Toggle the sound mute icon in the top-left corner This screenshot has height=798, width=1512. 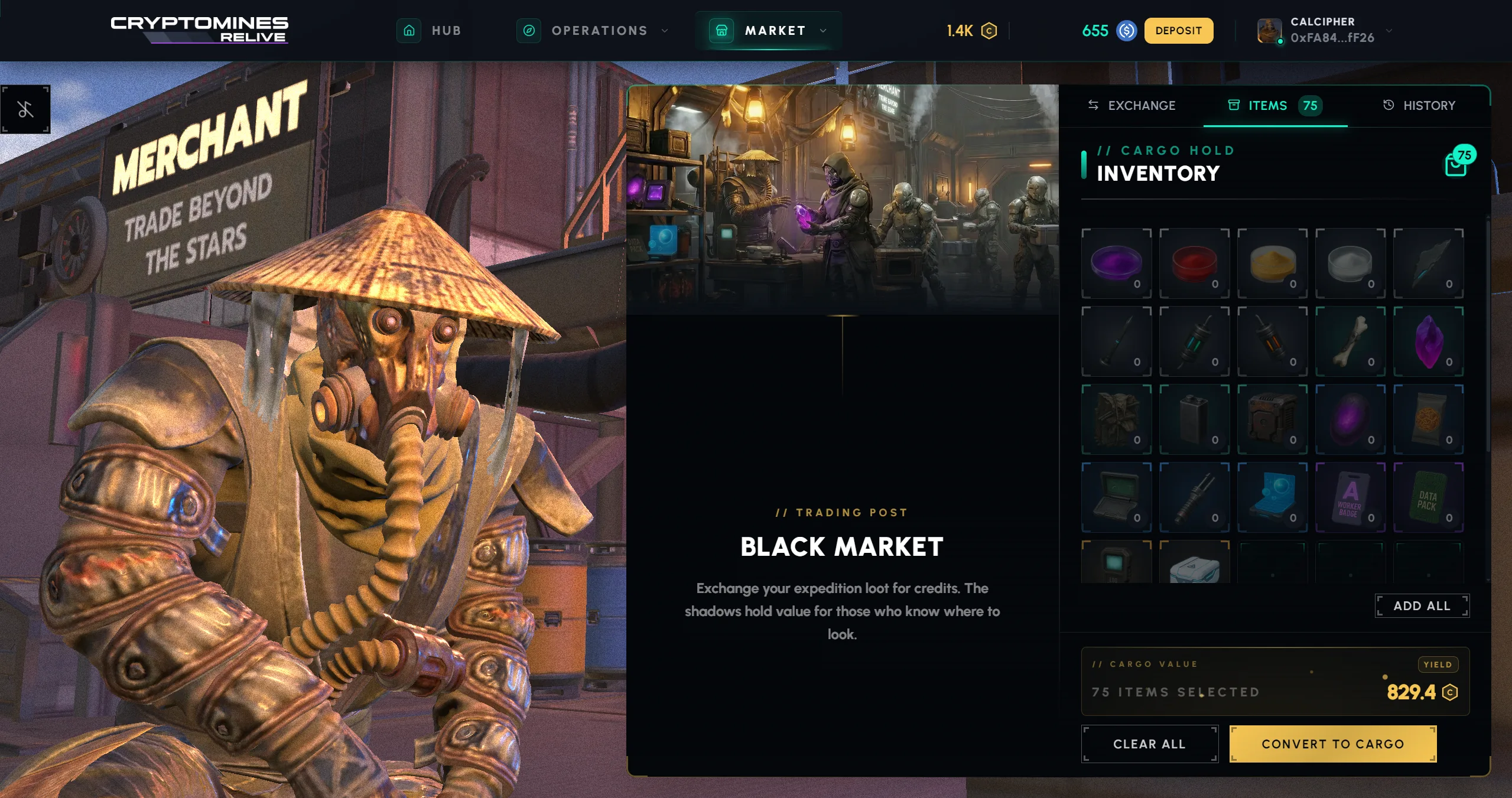(25, 109)
